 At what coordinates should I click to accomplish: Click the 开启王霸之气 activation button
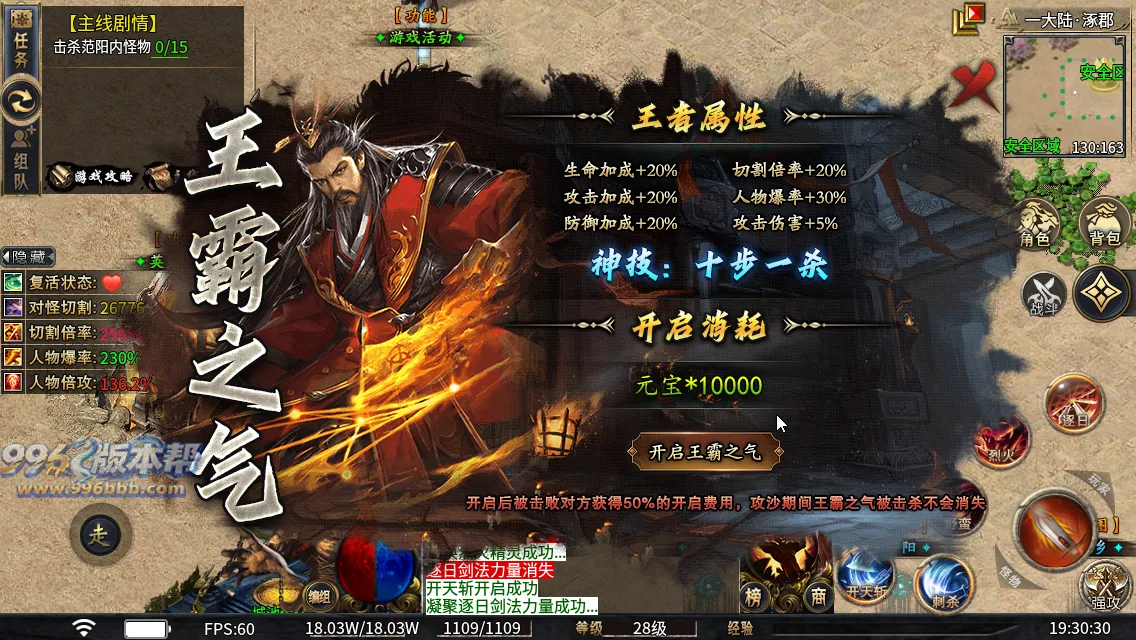tap(705, 452)
